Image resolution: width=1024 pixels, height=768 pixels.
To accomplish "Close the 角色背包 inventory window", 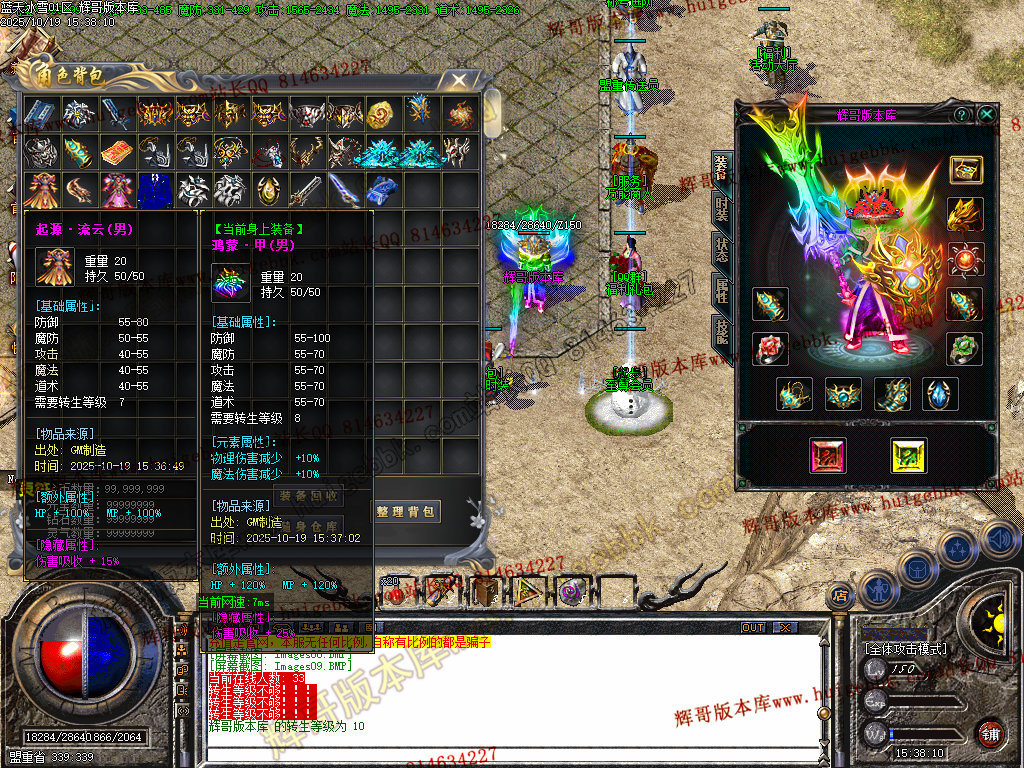I will [x=459, y=78].
